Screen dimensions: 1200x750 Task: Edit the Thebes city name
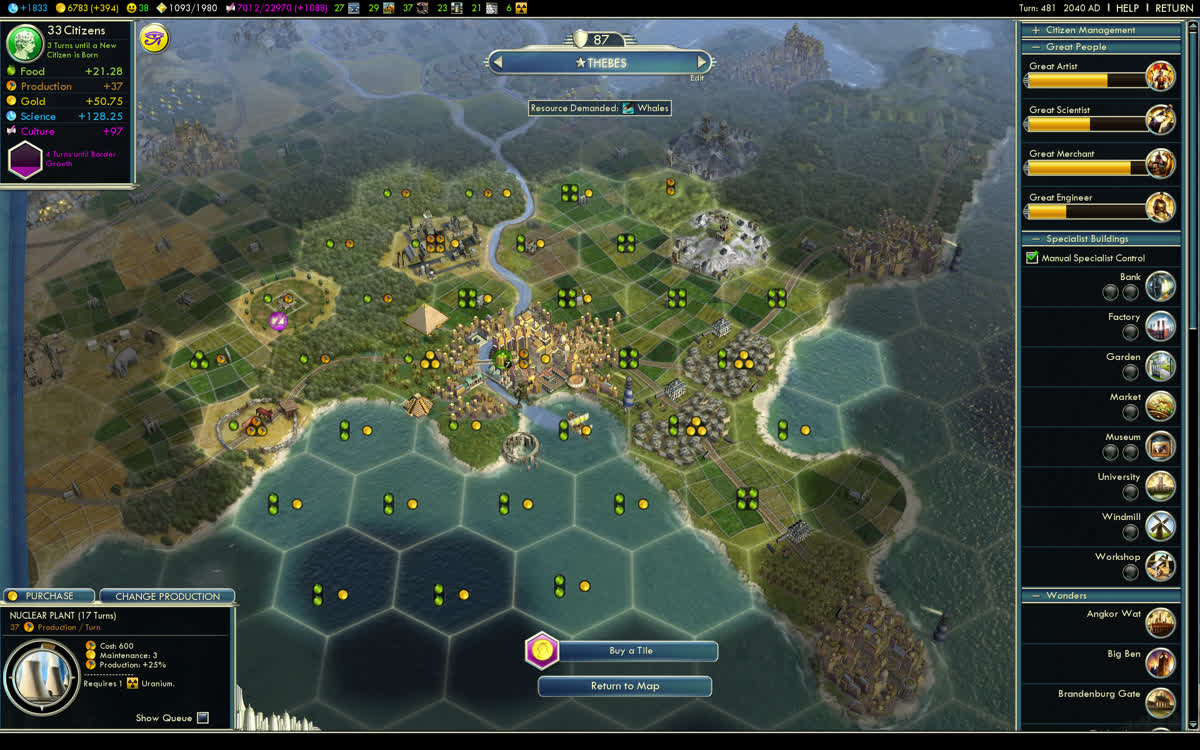(697, 78)
